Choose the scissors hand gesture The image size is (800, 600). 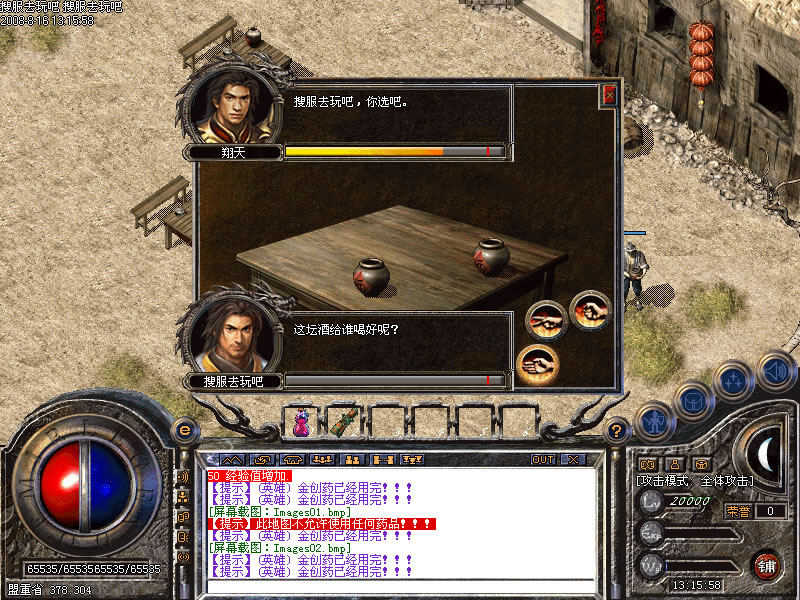[x=545, y=320]
